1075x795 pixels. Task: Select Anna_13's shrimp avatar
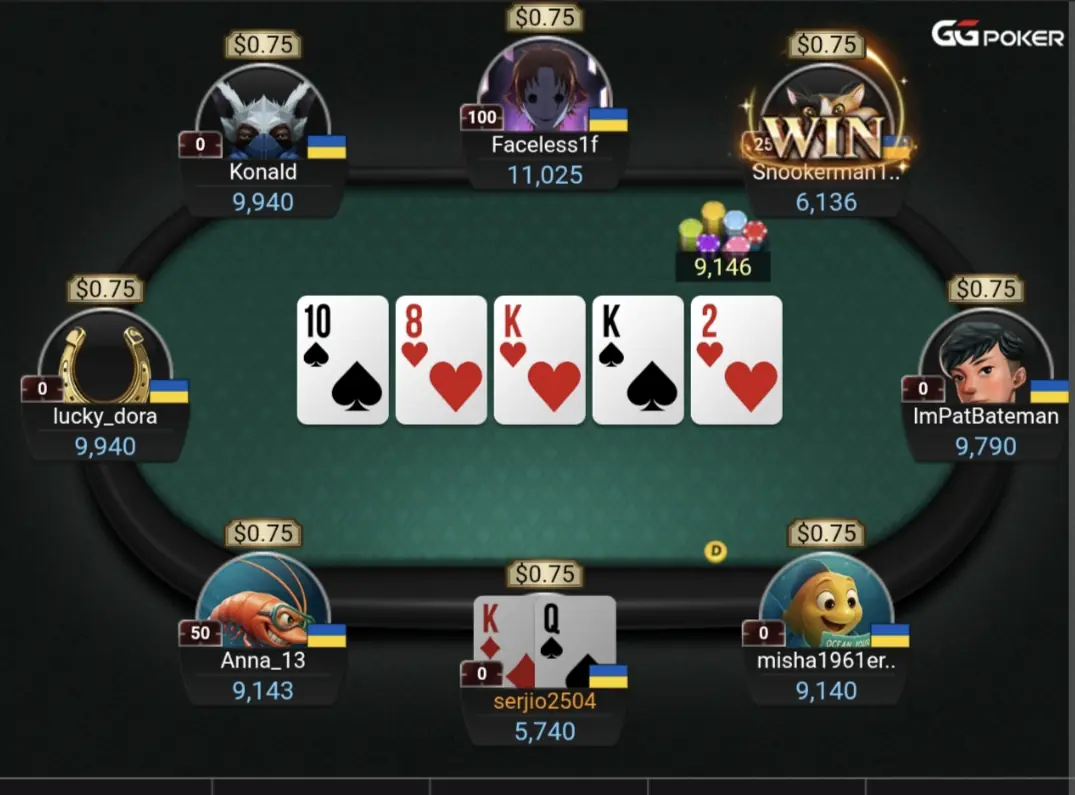click(x=263, y=600)
